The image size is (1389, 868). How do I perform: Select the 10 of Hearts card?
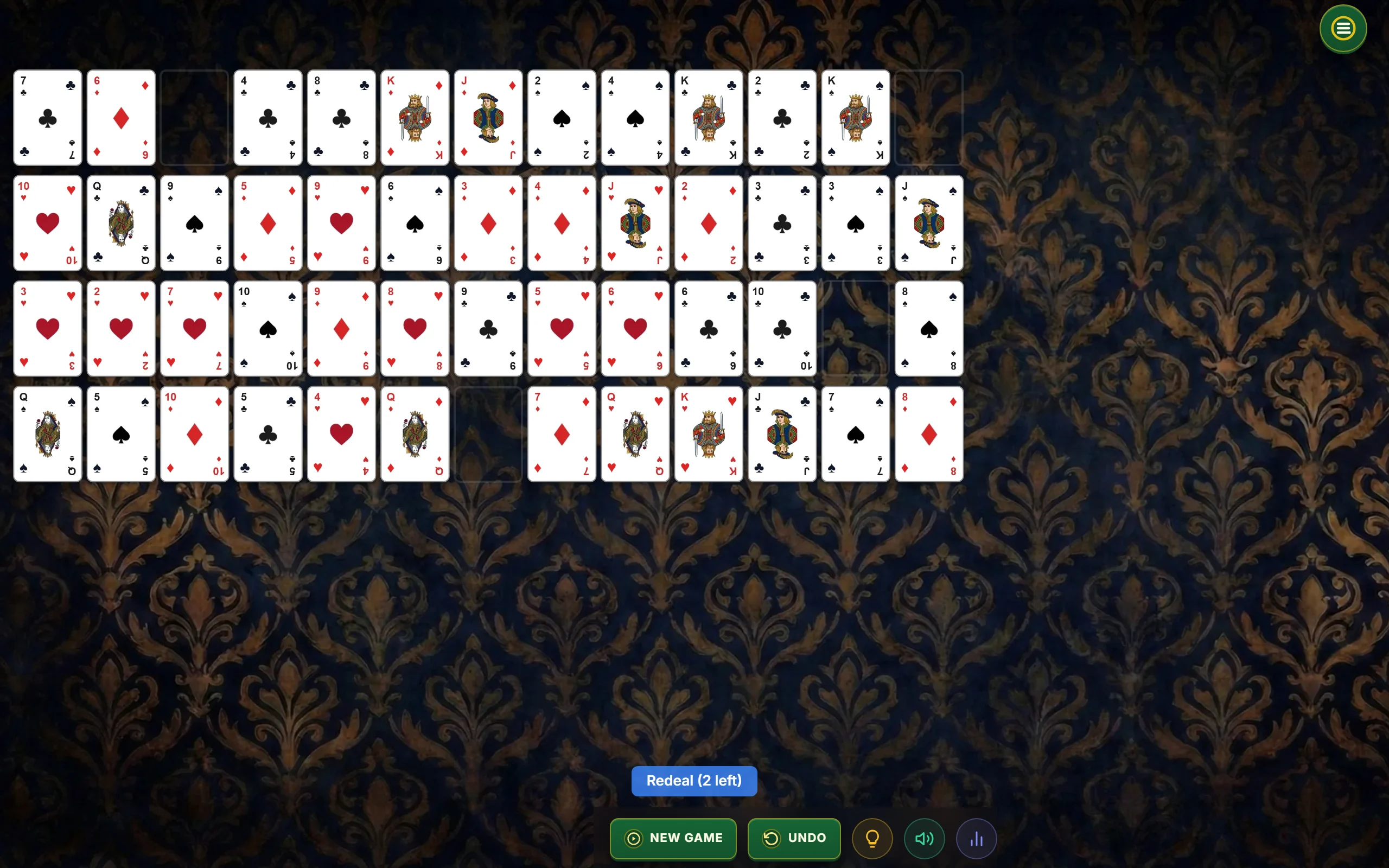(48, 223)
